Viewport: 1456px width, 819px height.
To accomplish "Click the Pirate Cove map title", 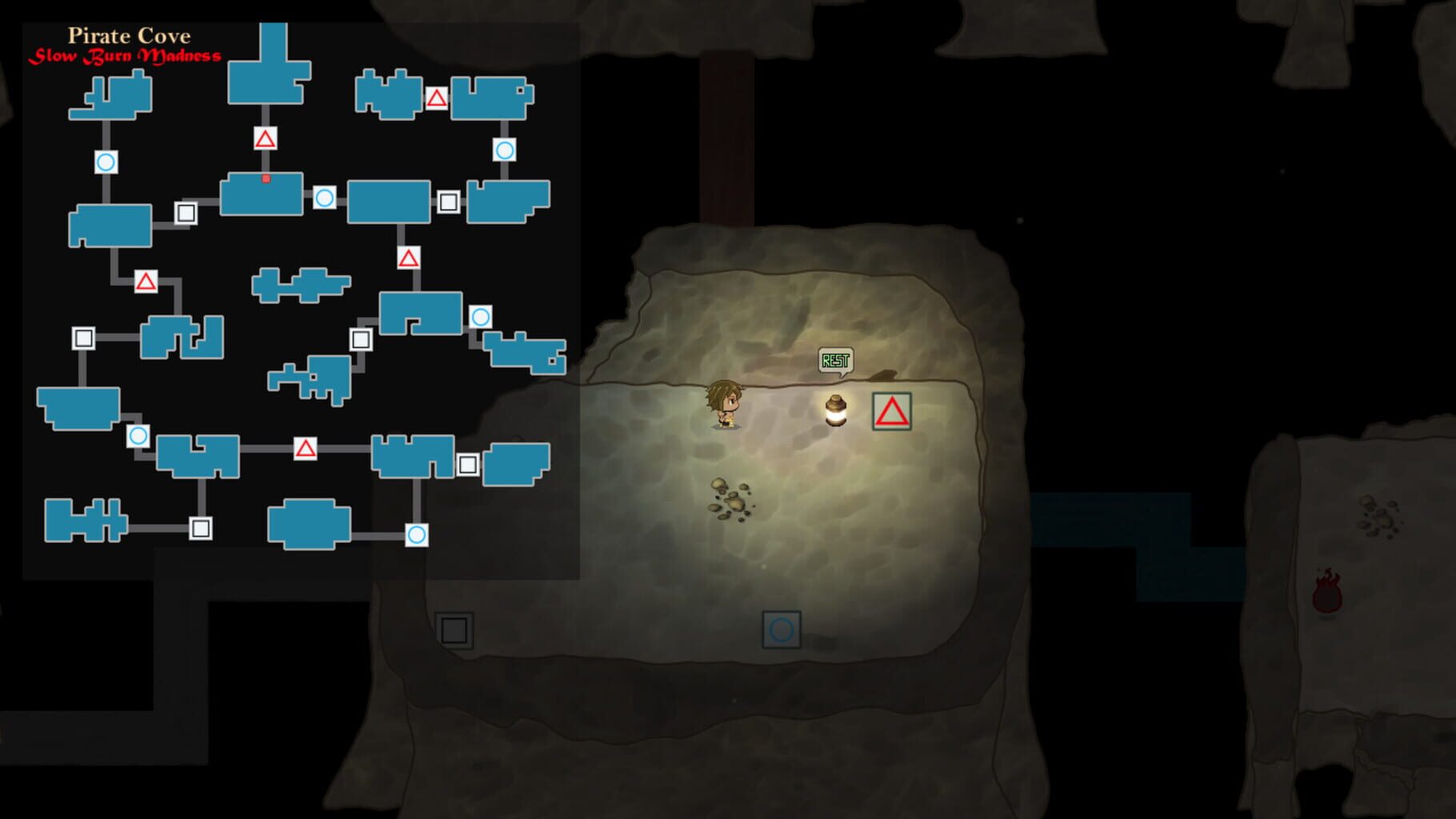I will tap(130, 35).
